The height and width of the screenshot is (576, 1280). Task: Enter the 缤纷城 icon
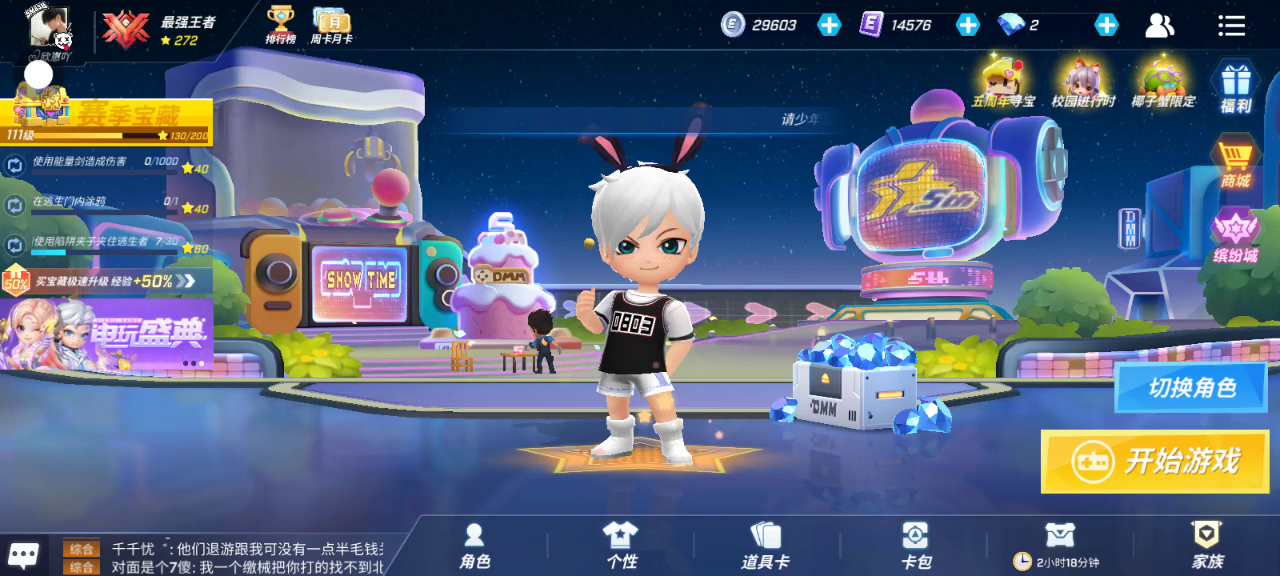1235,234
